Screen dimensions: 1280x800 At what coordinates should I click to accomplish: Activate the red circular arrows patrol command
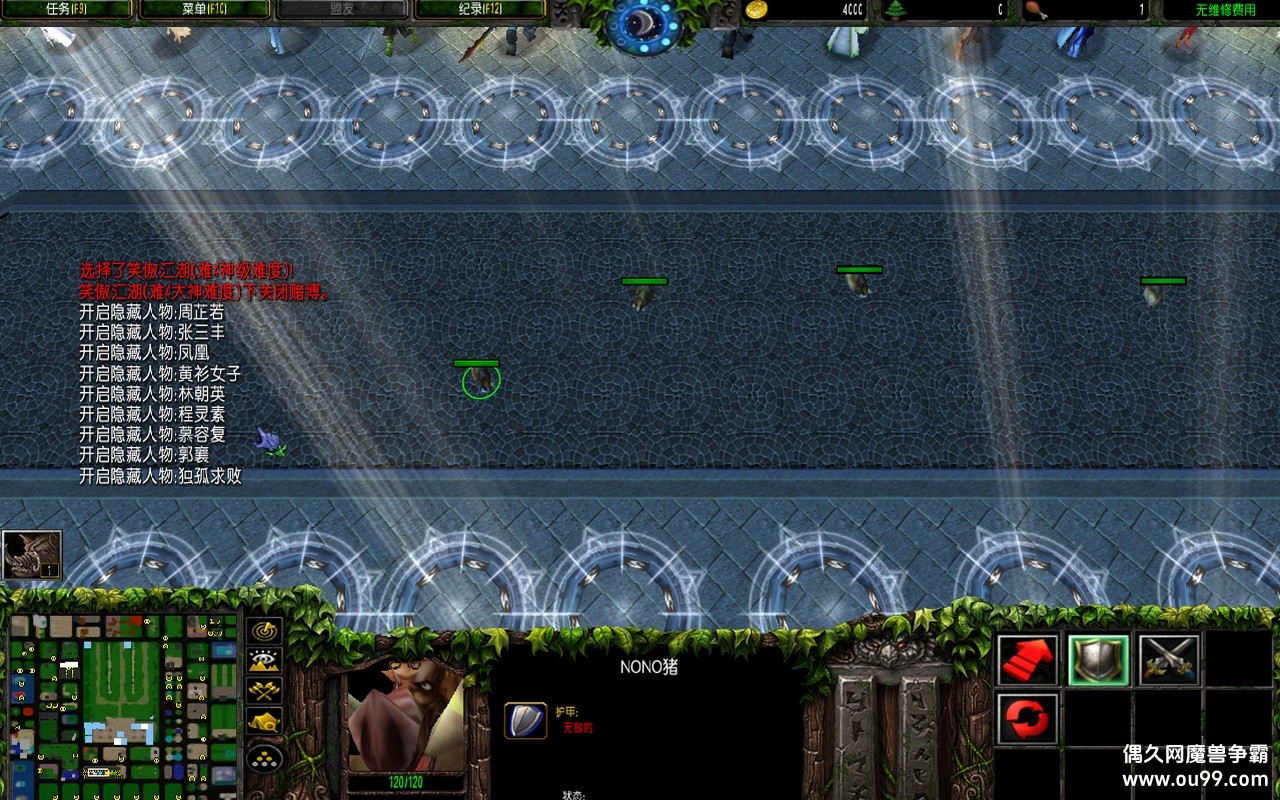1028,720
